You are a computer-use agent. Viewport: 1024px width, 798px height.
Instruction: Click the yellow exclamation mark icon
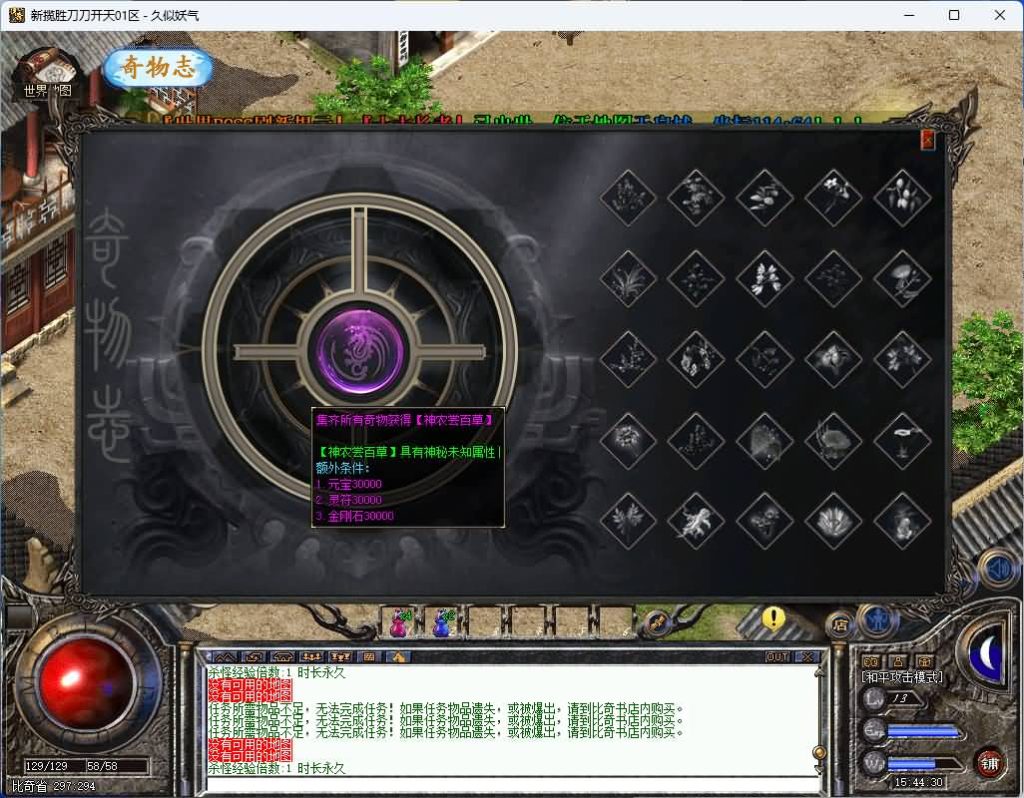pos(772,619)
